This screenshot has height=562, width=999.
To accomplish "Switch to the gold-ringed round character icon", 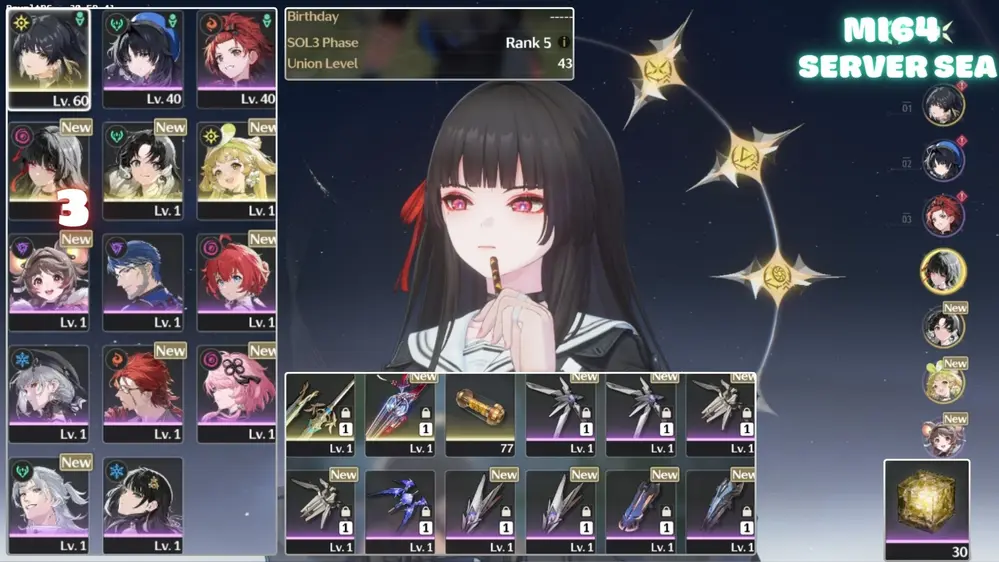I will pos(943,270).
